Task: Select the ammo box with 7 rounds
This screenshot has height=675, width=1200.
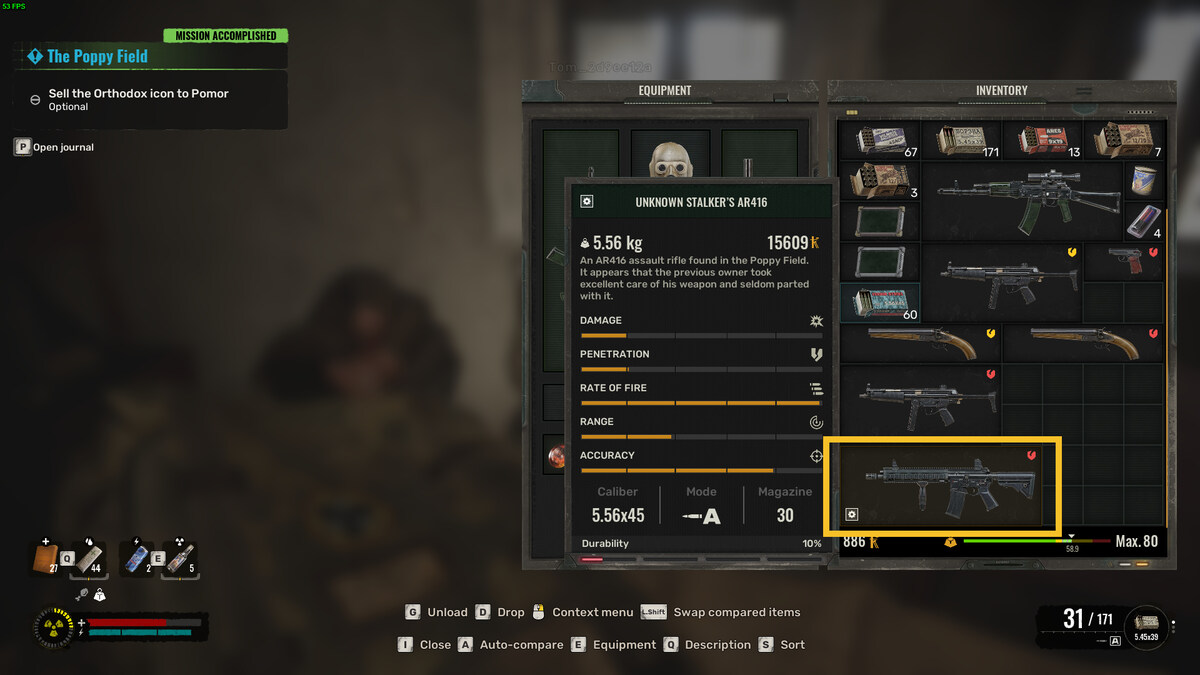Action: click(x=1124, y=140)
